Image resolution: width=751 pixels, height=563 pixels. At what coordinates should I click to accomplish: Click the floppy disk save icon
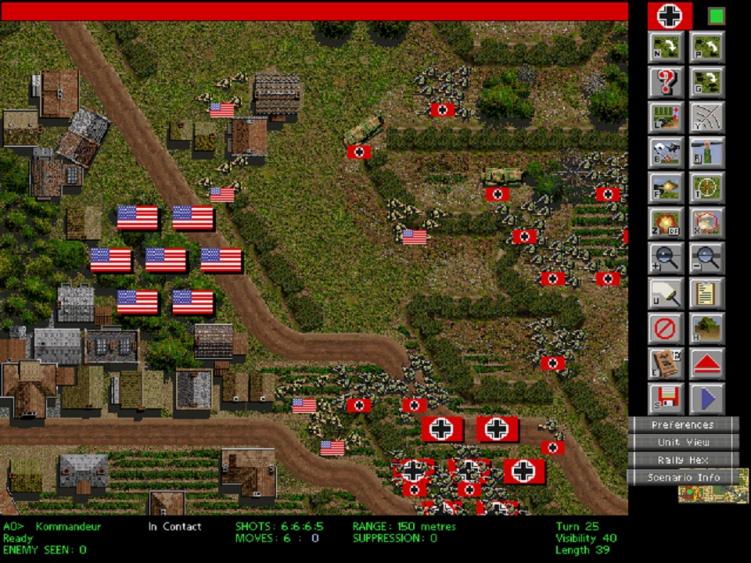coord(665,398)
